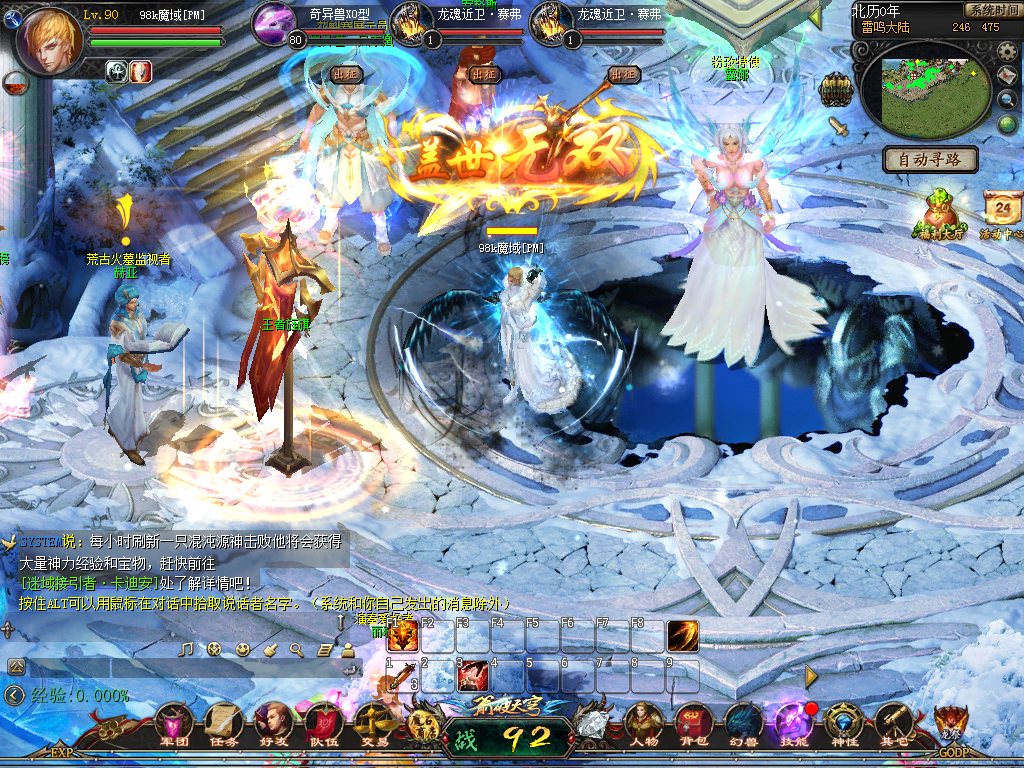Click 出征 under the 奇异兽XO型 pet
The width and height of the screenshot is (1024, 768).
345,74
